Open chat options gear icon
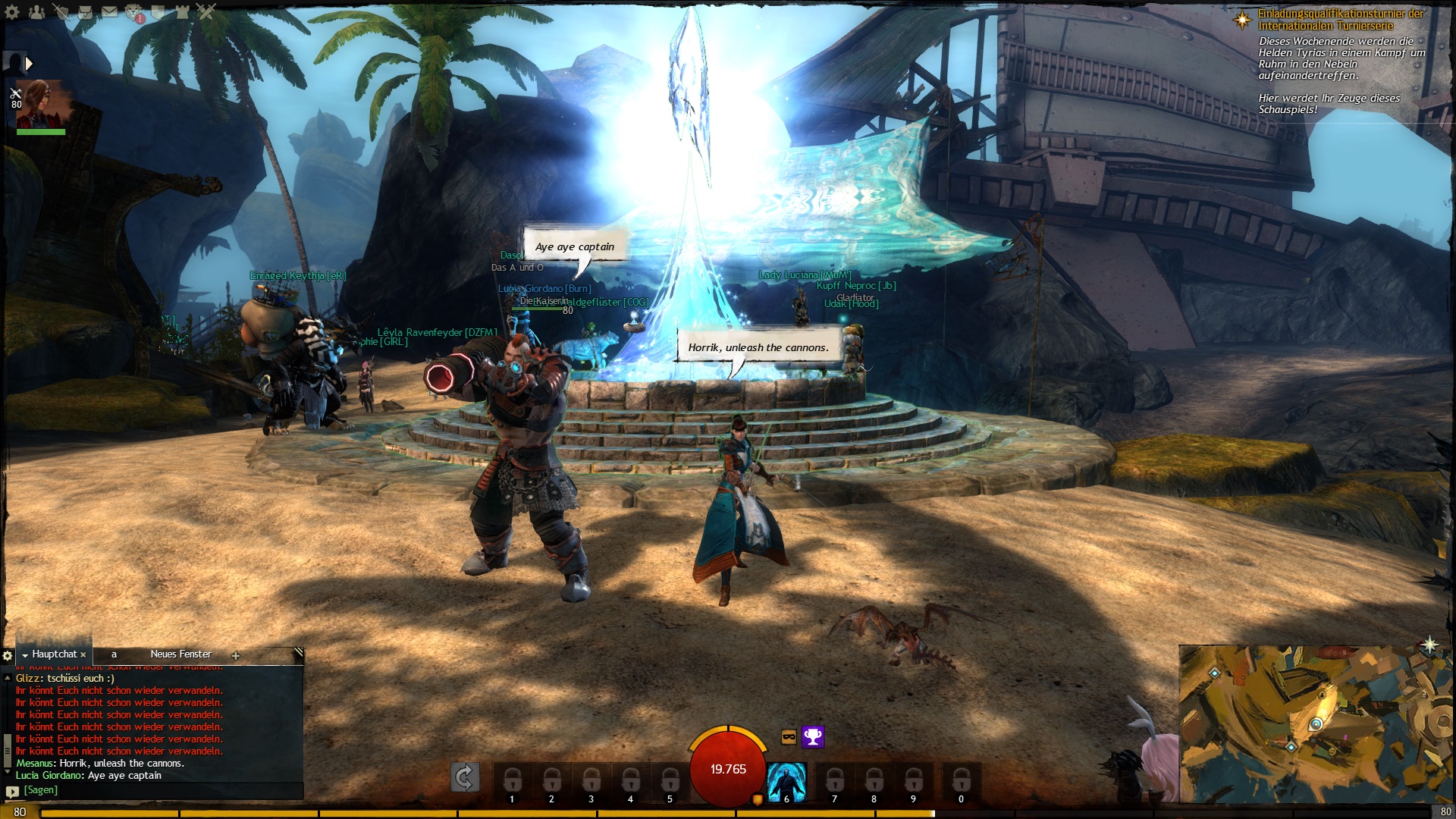Image resolution: width=1456 pixels, height=819 pixels. (8, 655)
